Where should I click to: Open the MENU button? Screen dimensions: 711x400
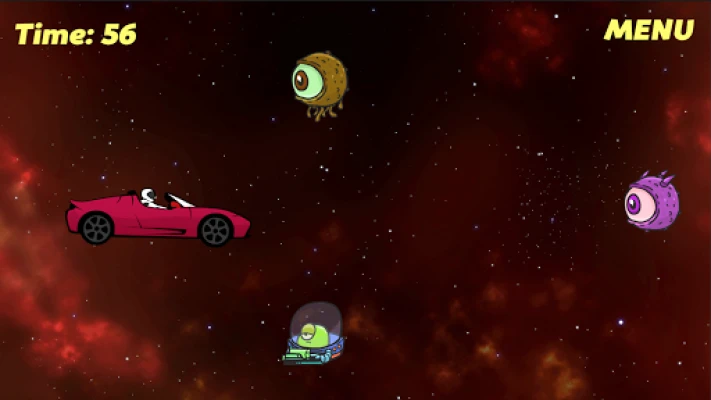tap(648, 30)
